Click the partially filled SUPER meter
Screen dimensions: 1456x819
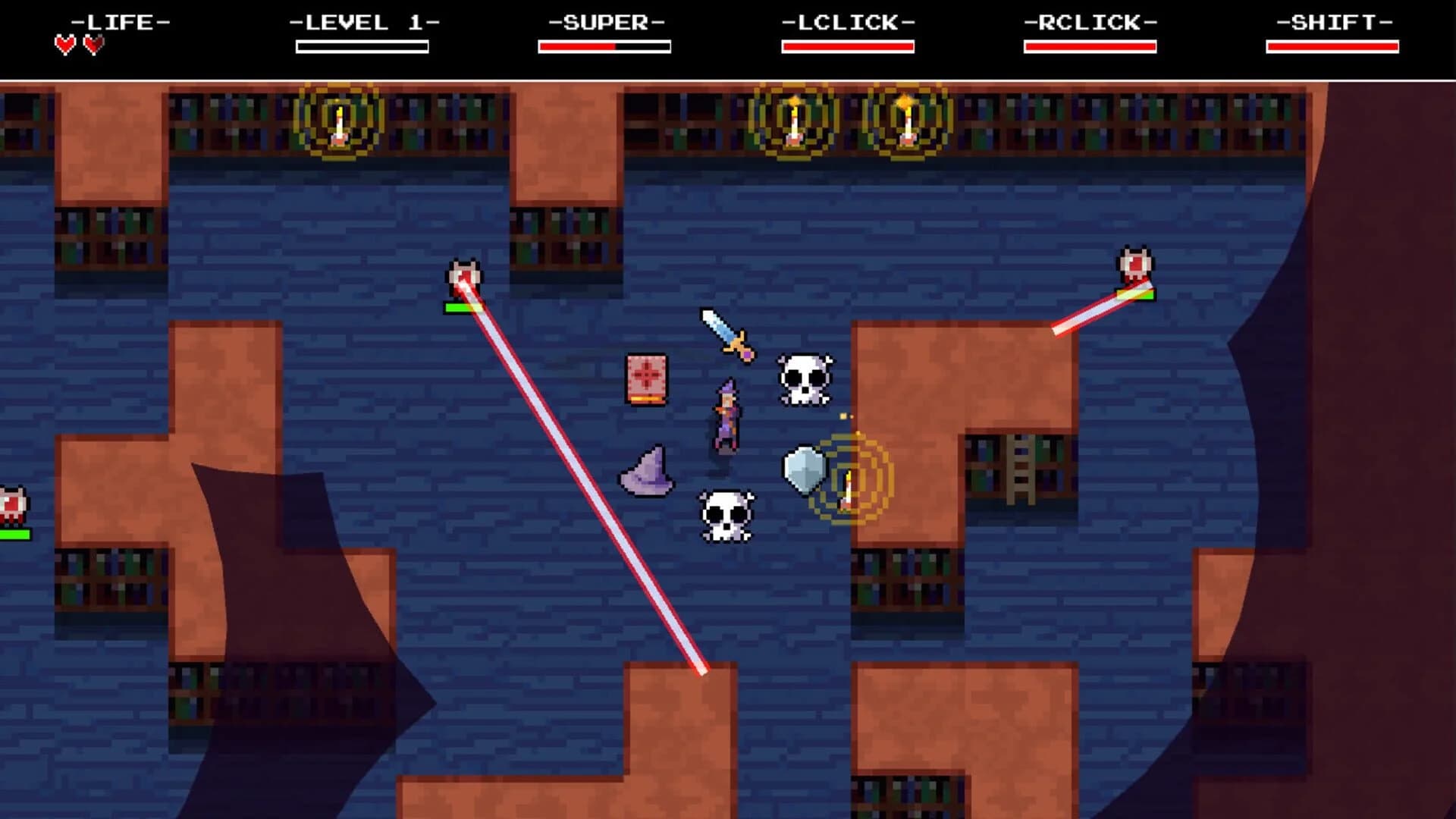[x=604, y=47]
